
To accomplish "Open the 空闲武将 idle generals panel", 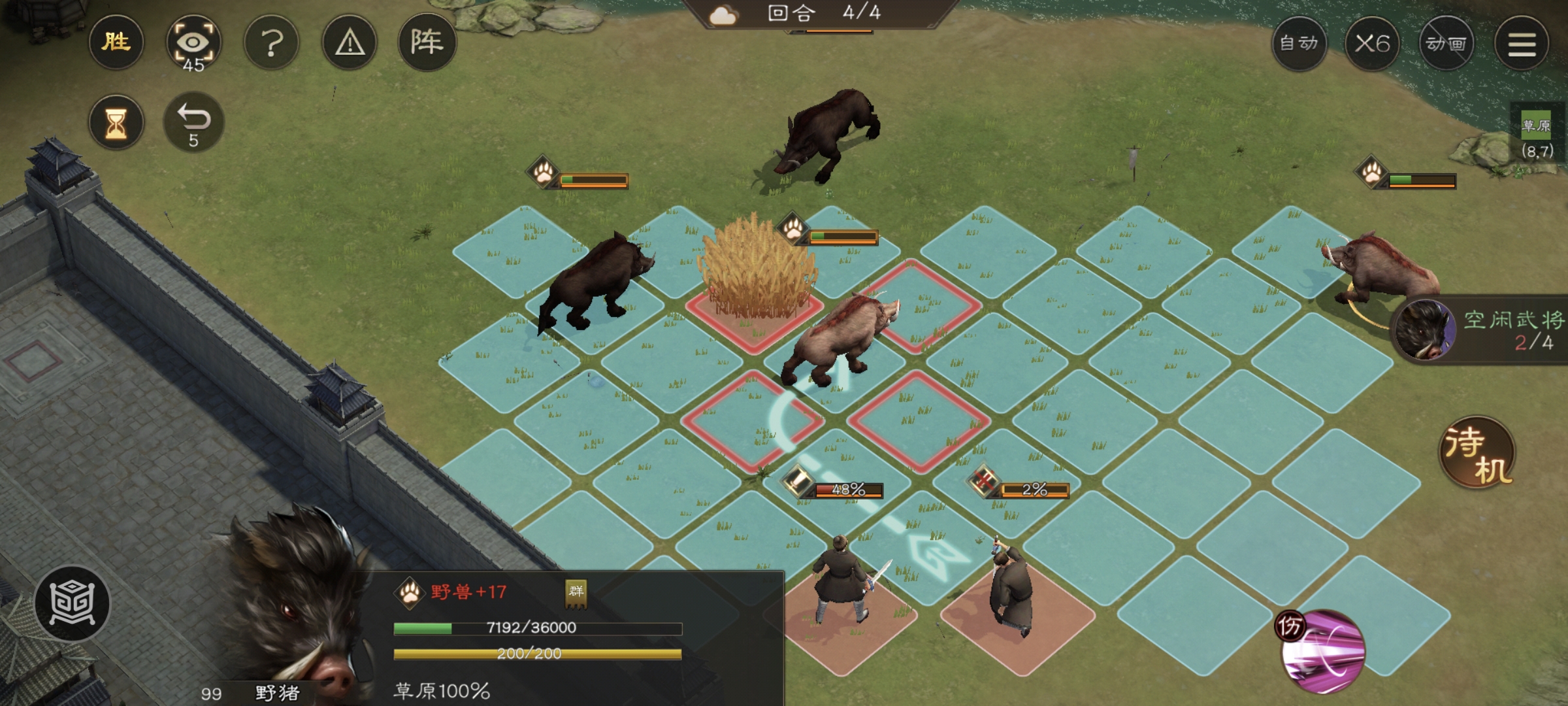I will 1480,330.
